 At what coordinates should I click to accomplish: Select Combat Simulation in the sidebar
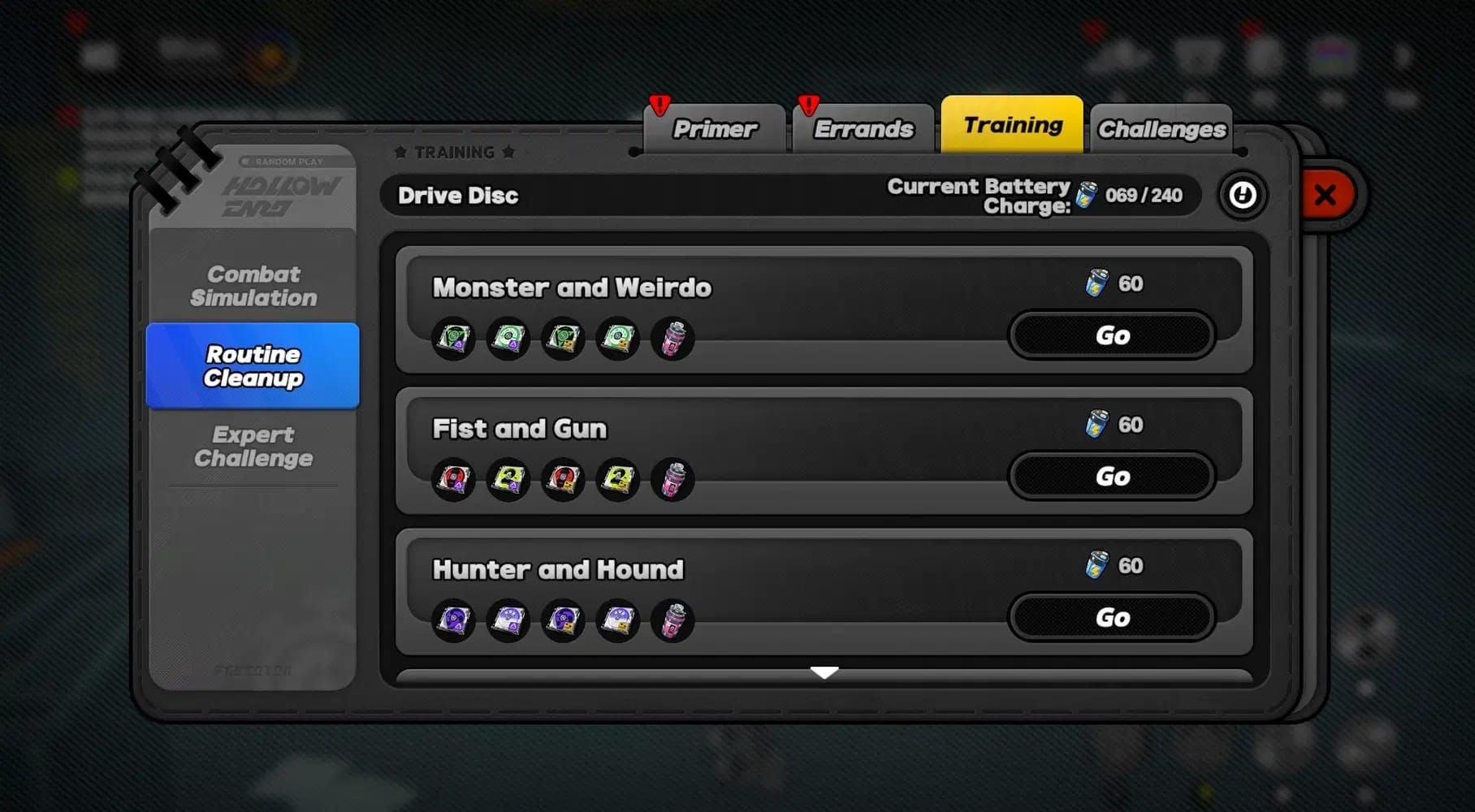coord(254,286)
